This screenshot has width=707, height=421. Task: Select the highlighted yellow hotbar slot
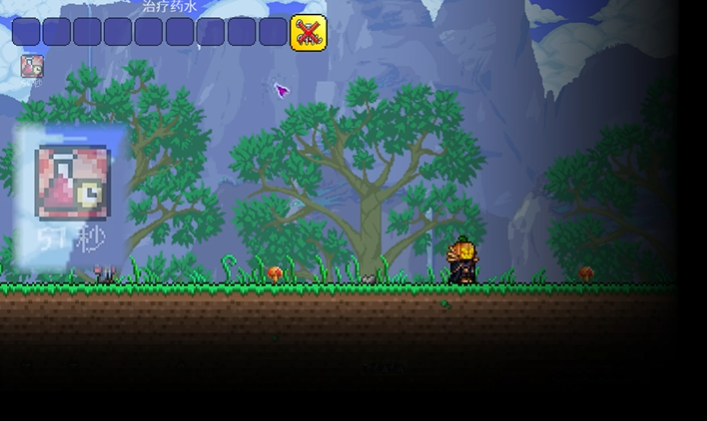click(x=307, y=32)
